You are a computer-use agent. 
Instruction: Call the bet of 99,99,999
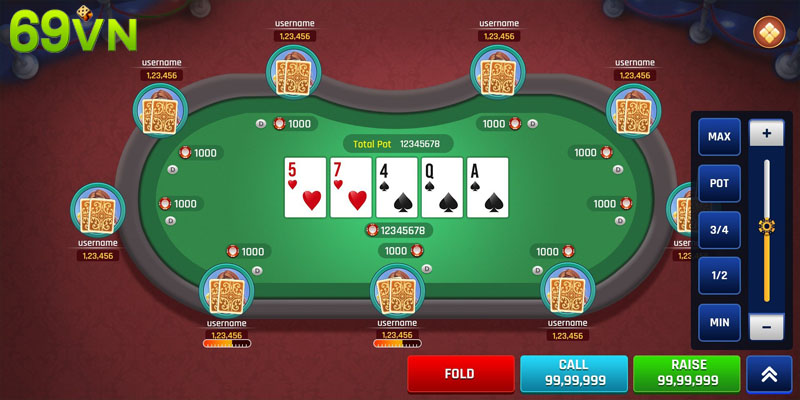574,374
